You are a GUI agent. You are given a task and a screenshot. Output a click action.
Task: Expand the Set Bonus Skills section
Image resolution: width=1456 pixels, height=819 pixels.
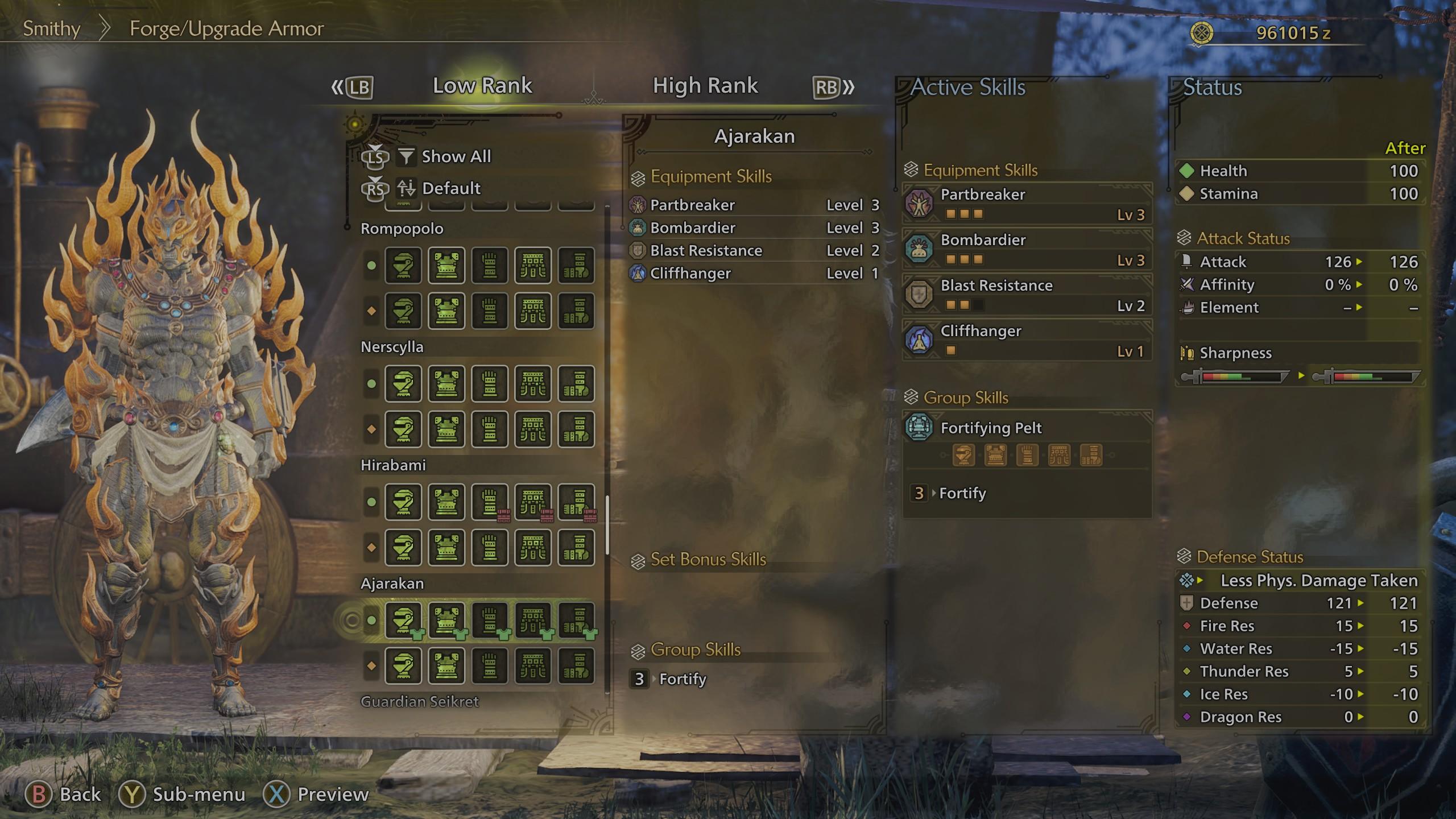coord(707,559)
